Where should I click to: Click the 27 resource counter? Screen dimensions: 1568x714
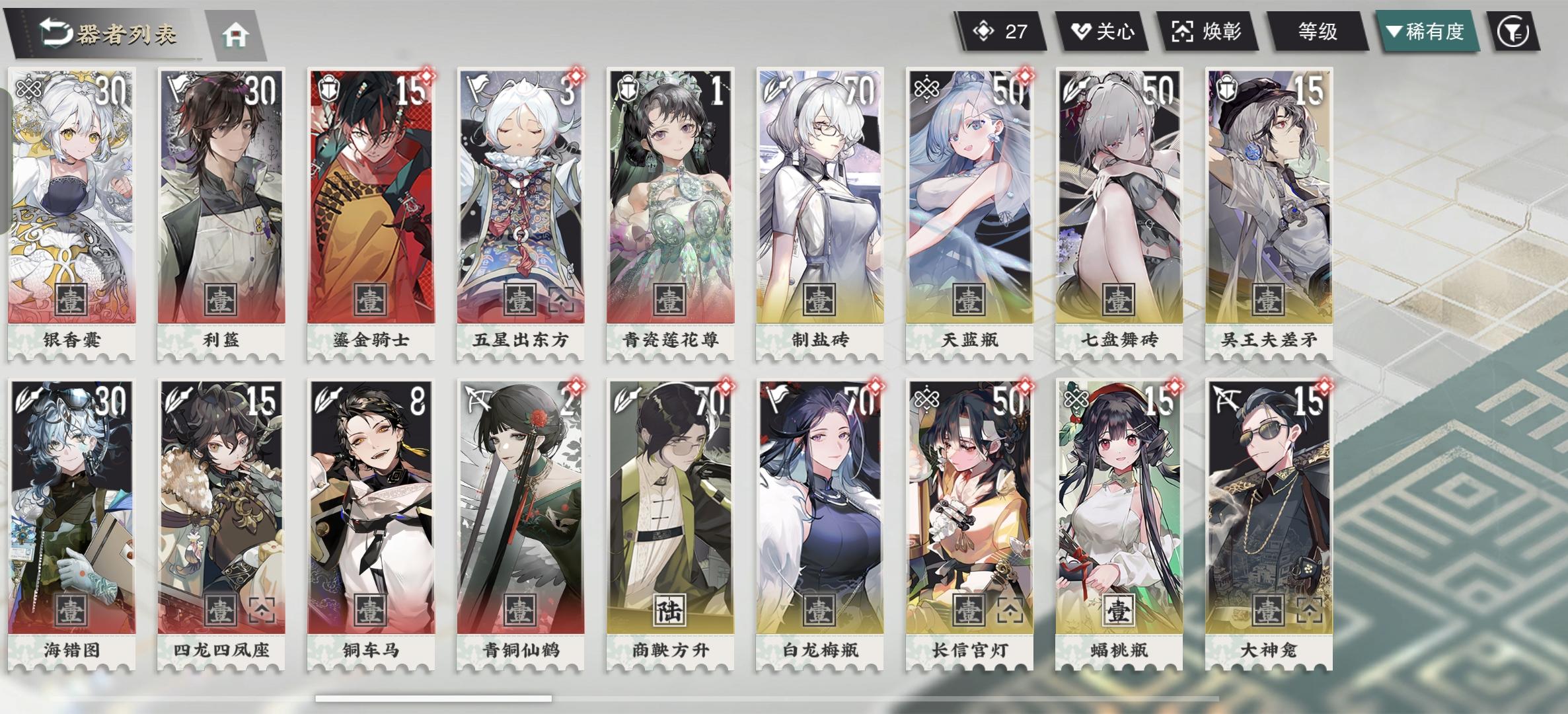[1001, 29]
